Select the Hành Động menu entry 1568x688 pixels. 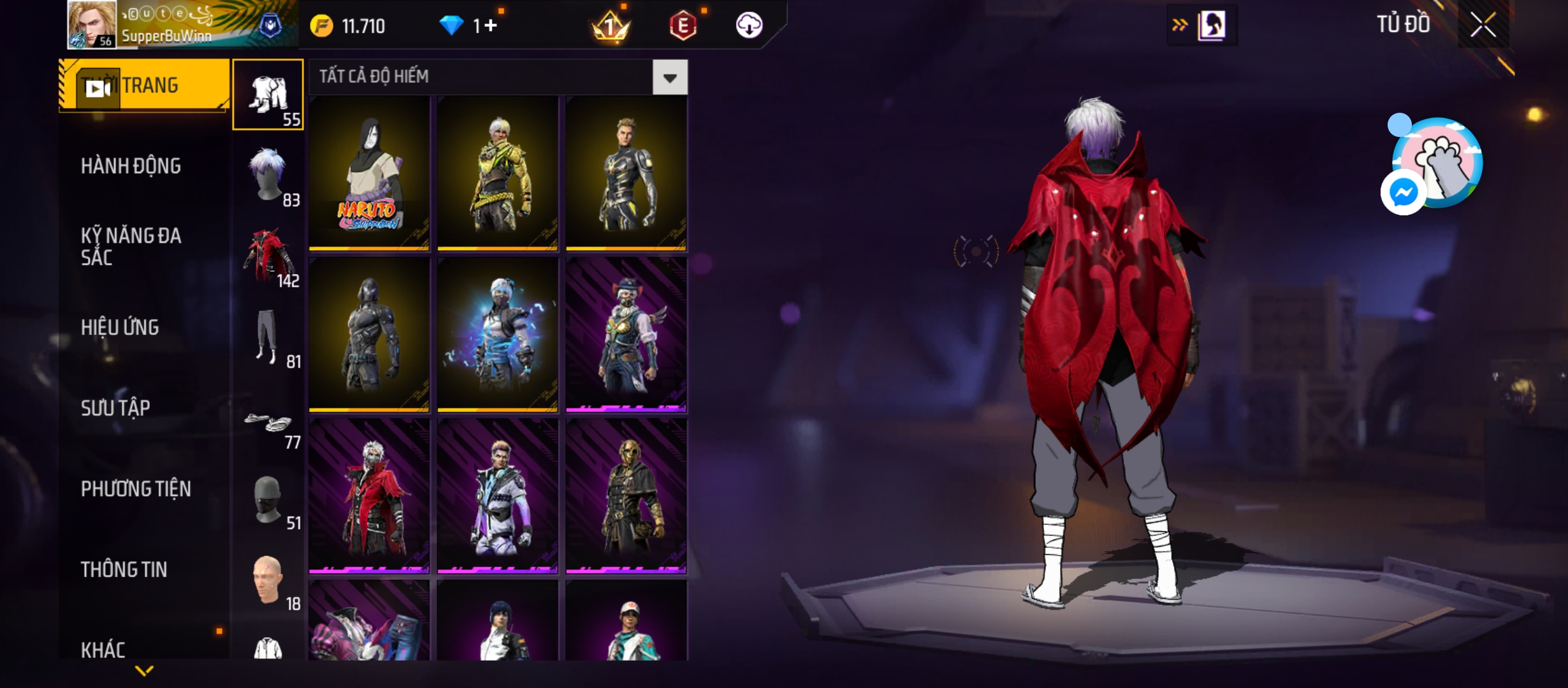click(x=131, y=166)
